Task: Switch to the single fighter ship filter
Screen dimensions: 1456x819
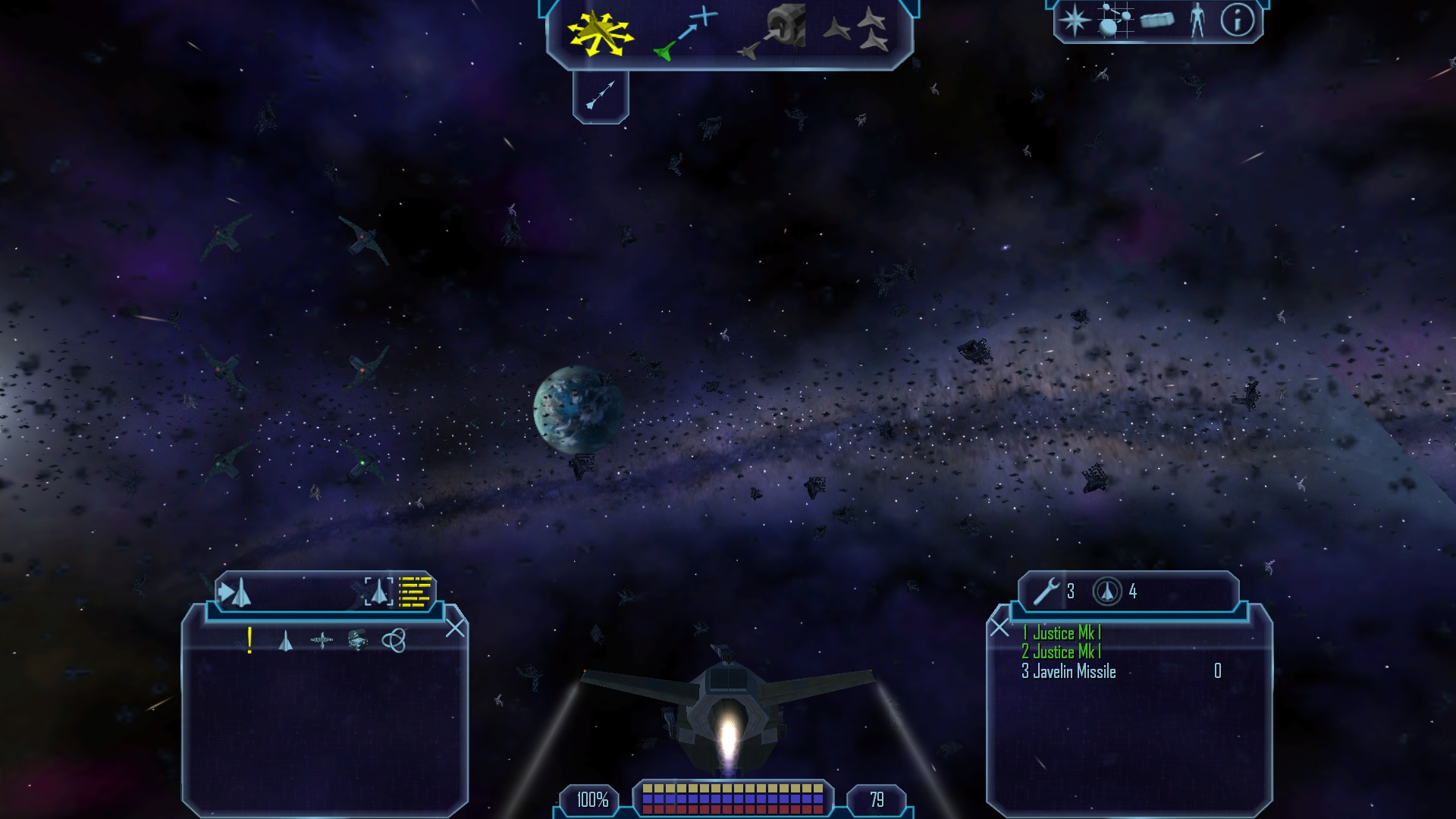Action: click(x=285, y=642)
